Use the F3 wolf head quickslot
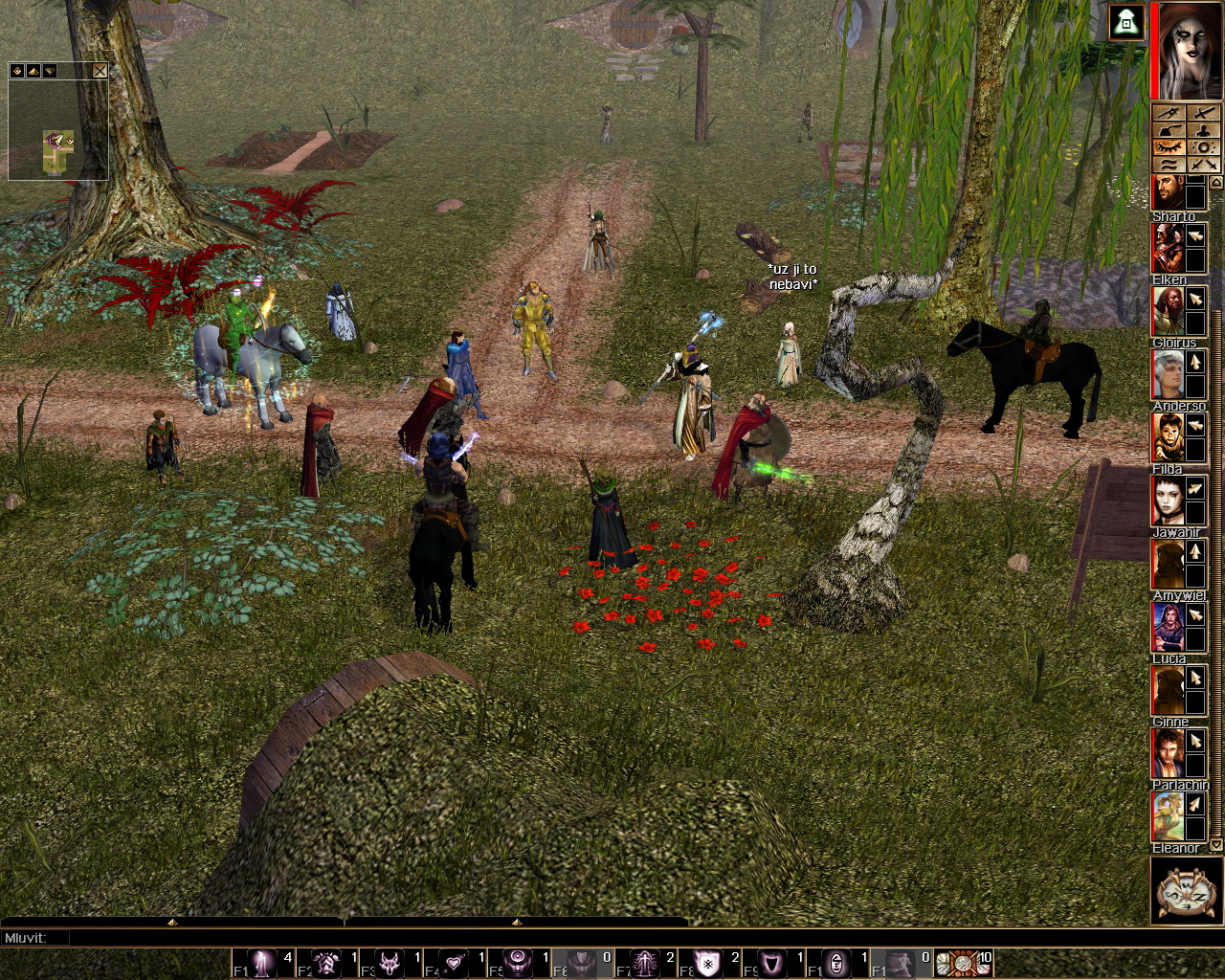 390,963
